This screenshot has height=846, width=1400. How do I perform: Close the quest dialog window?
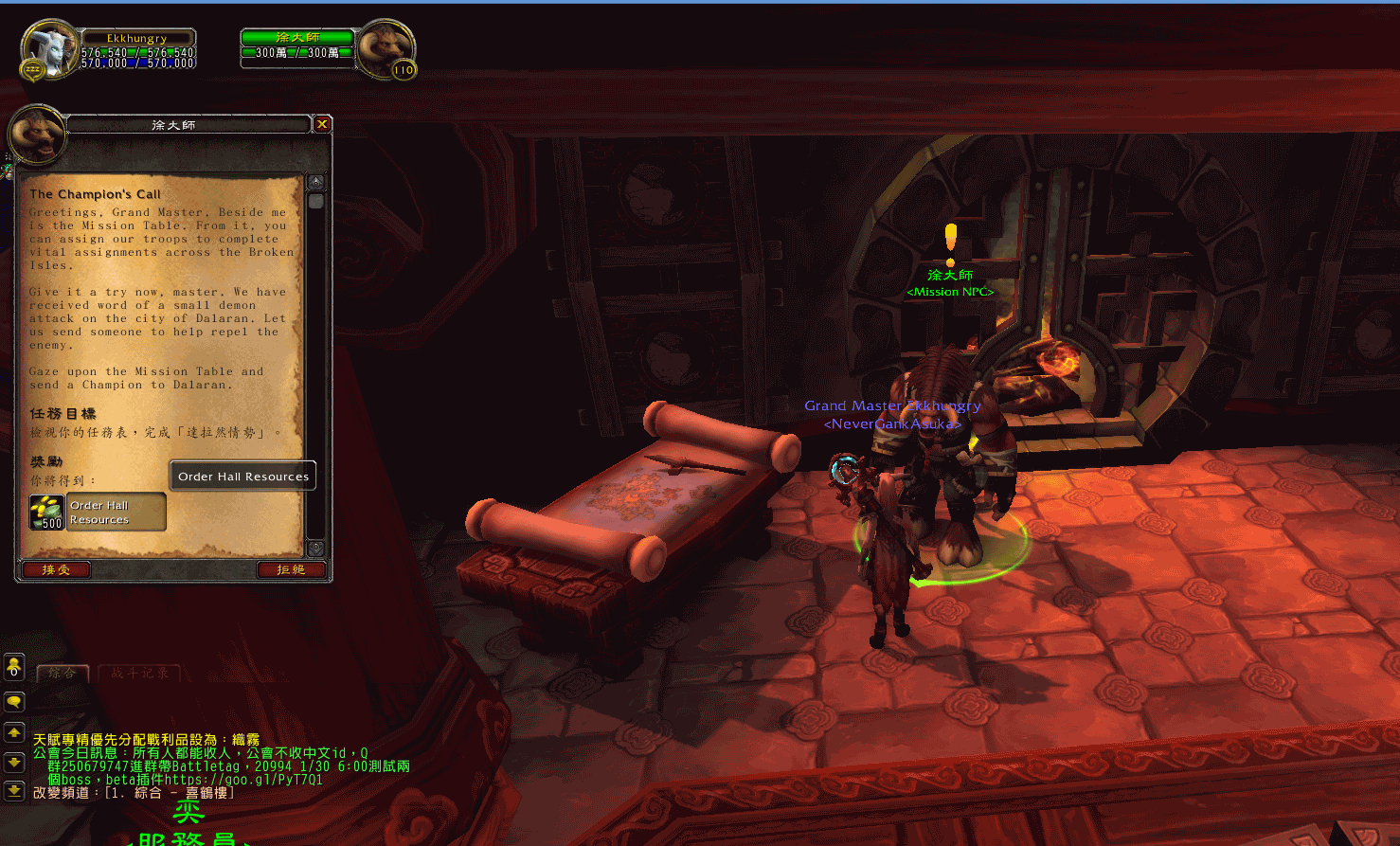coord(322,124)
